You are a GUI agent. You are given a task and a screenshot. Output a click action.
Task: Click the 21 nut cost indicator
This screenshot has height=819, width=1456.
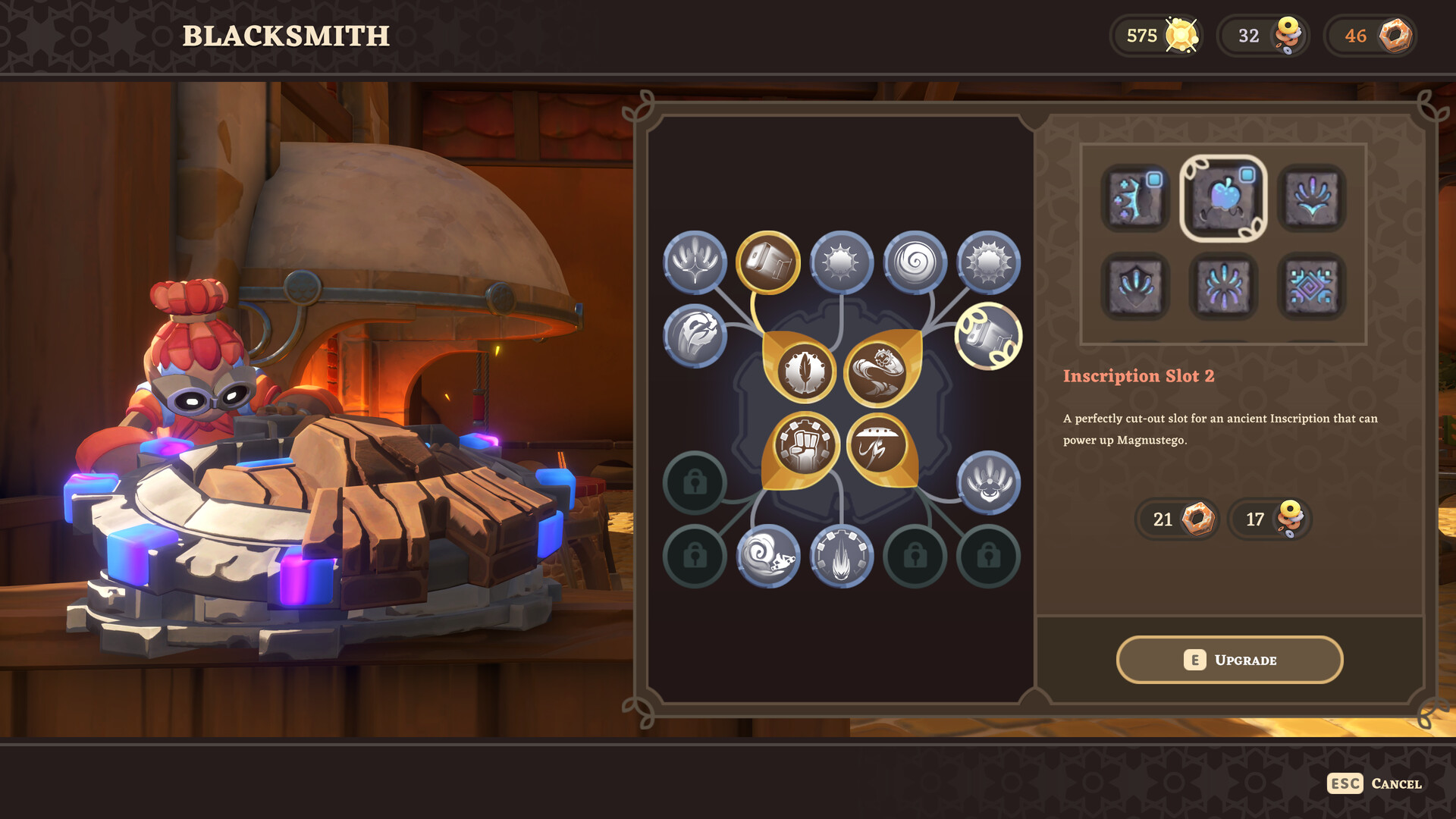point(1176,520)
